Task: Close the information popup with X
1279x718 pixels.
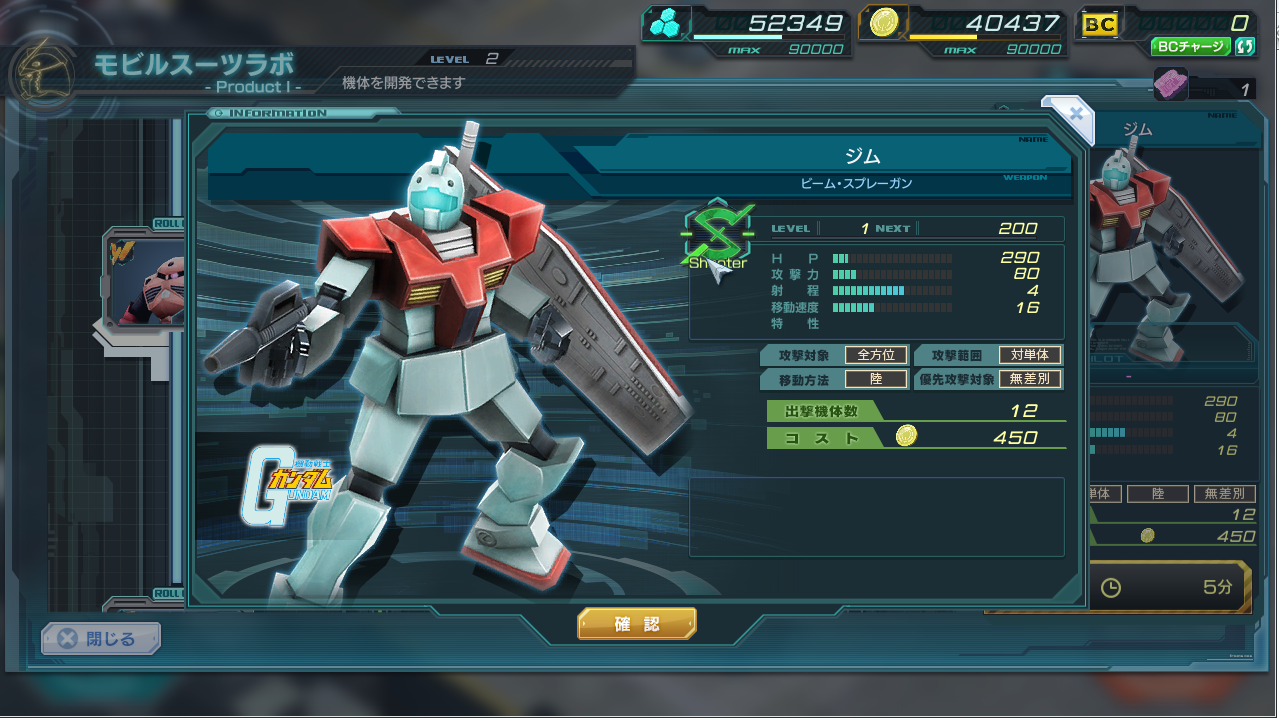Action: coord(1075,113)
